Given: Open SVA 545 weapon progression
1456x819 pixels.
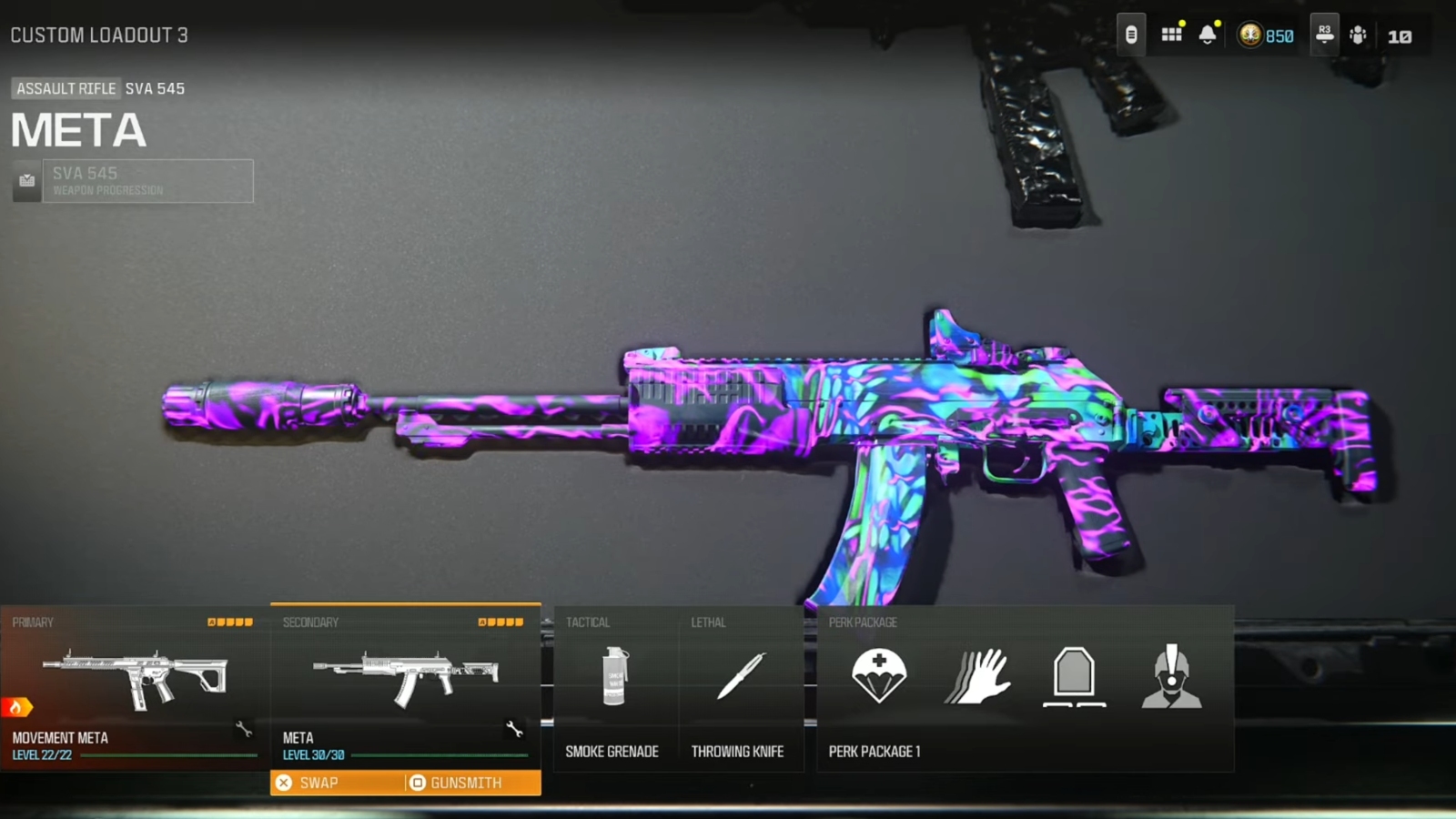Looking at the screenshot, I should 147,181.
